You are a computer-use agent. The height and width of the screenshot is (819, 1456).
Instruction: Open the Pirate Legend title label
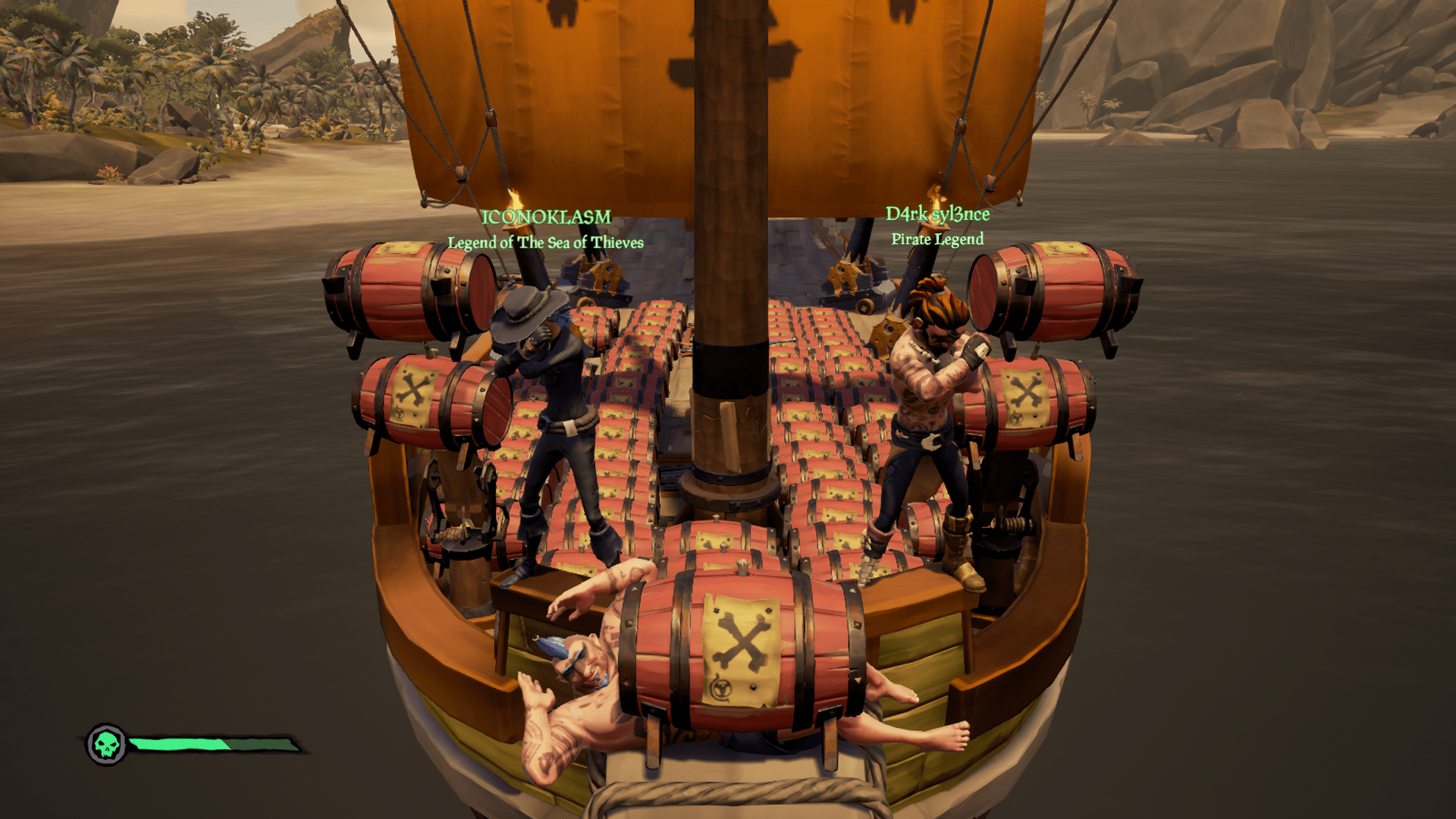(937, 239)
